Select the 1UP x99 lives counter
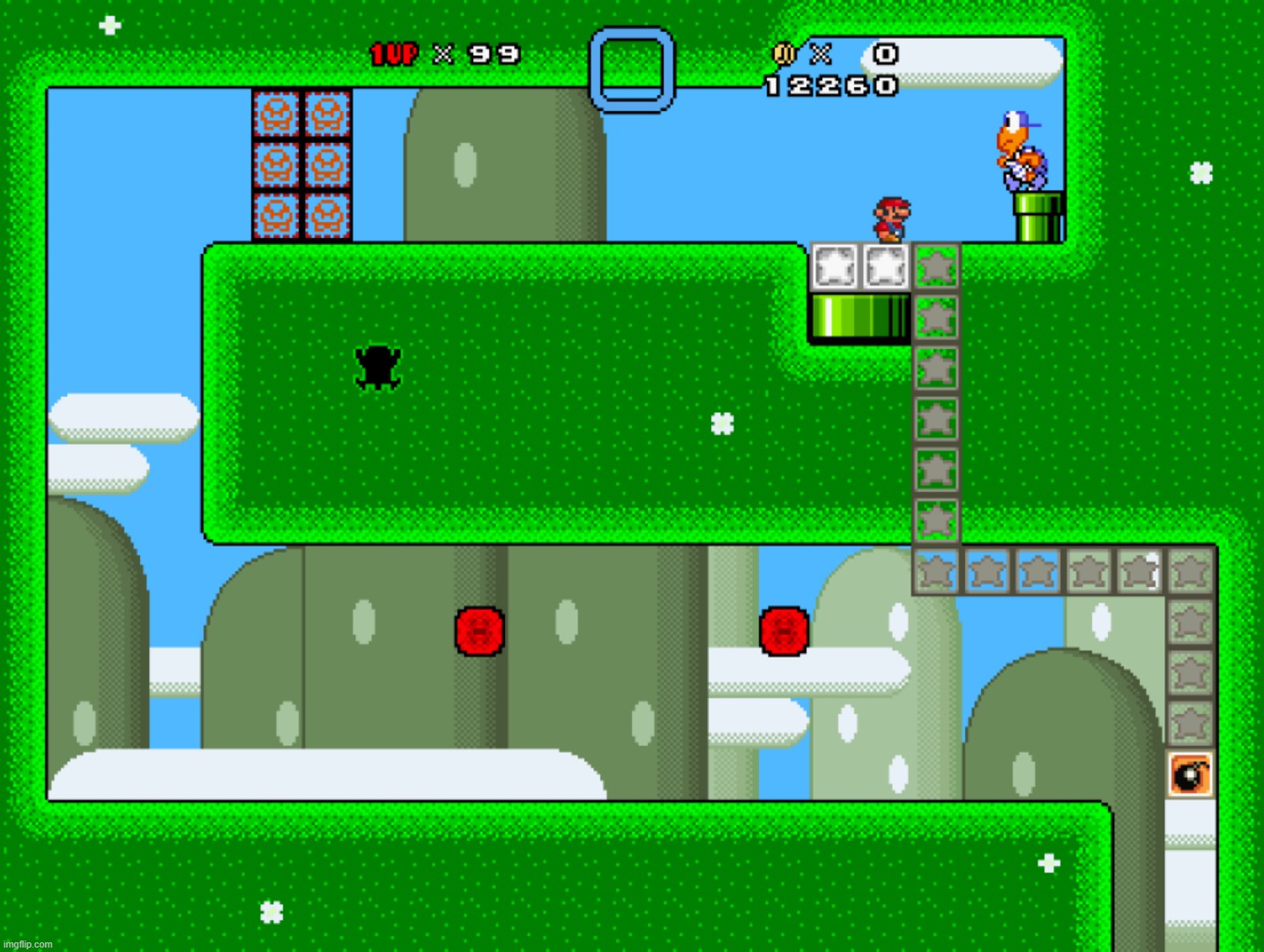The height and width of the screenshot is (952, 1264). (x=439, y=55)
